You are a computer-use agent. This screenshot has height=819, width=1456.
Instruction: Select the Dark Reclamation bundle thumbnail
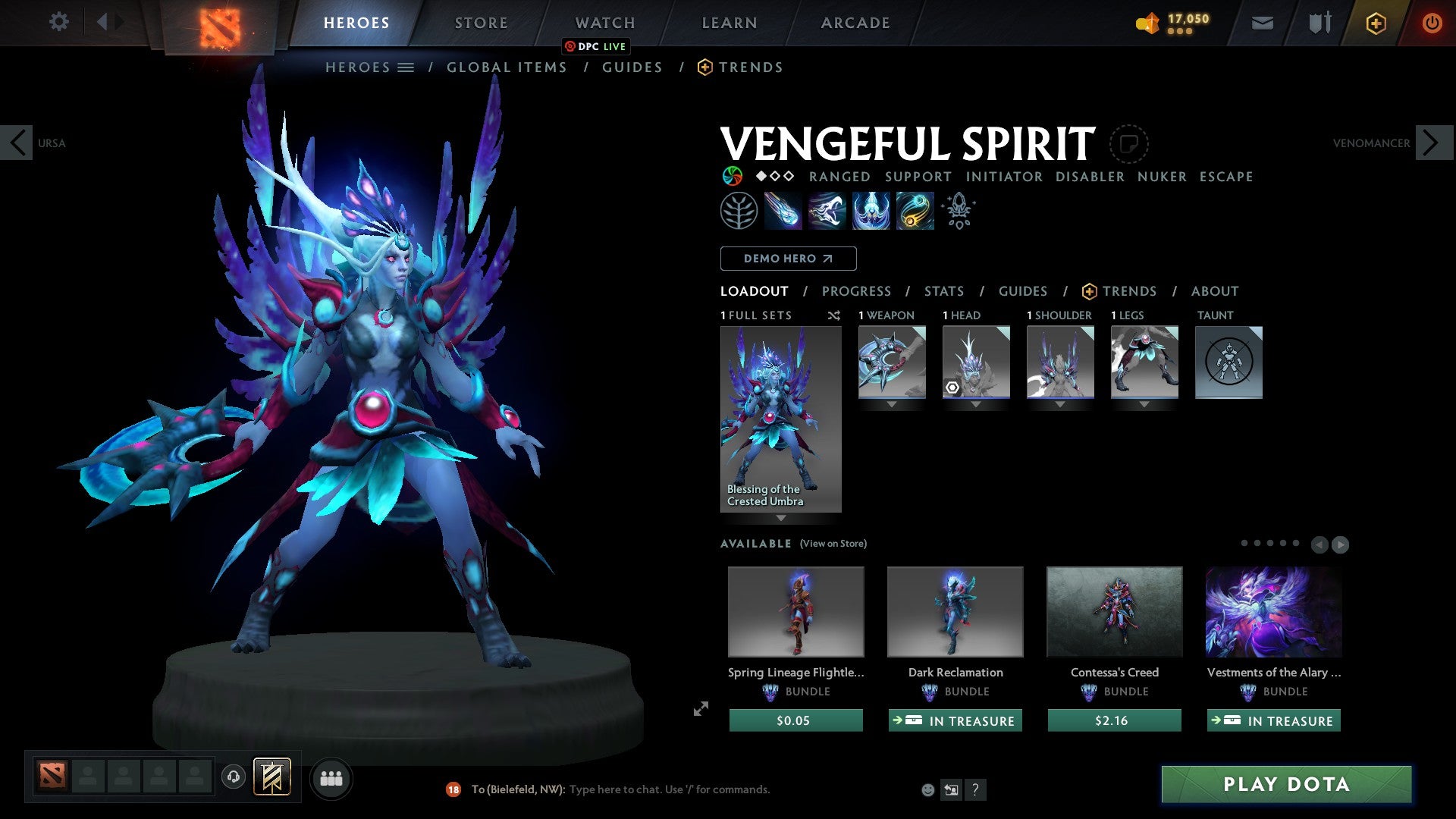point(955,611)
